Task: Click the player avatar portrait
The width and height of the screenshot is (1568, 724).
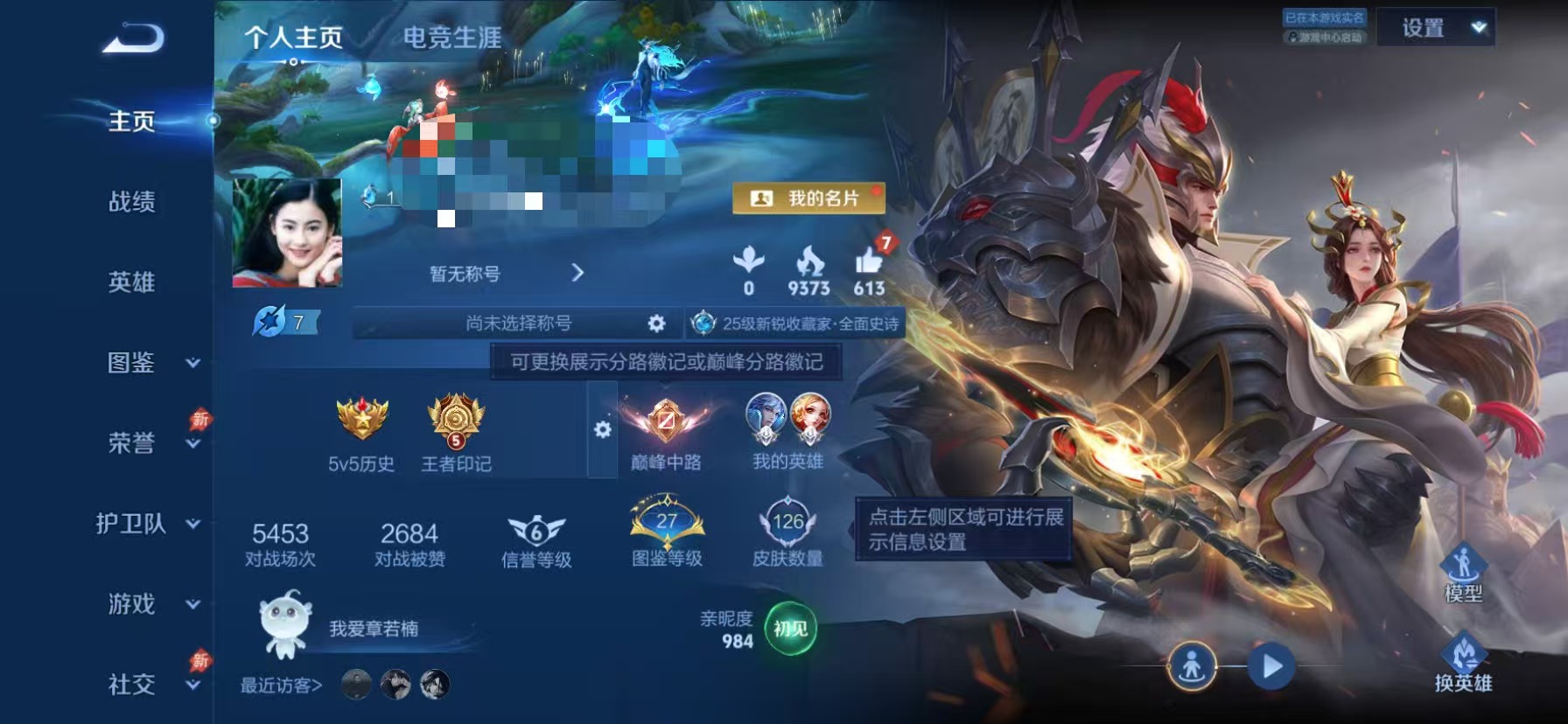Action: pos(286,233)
